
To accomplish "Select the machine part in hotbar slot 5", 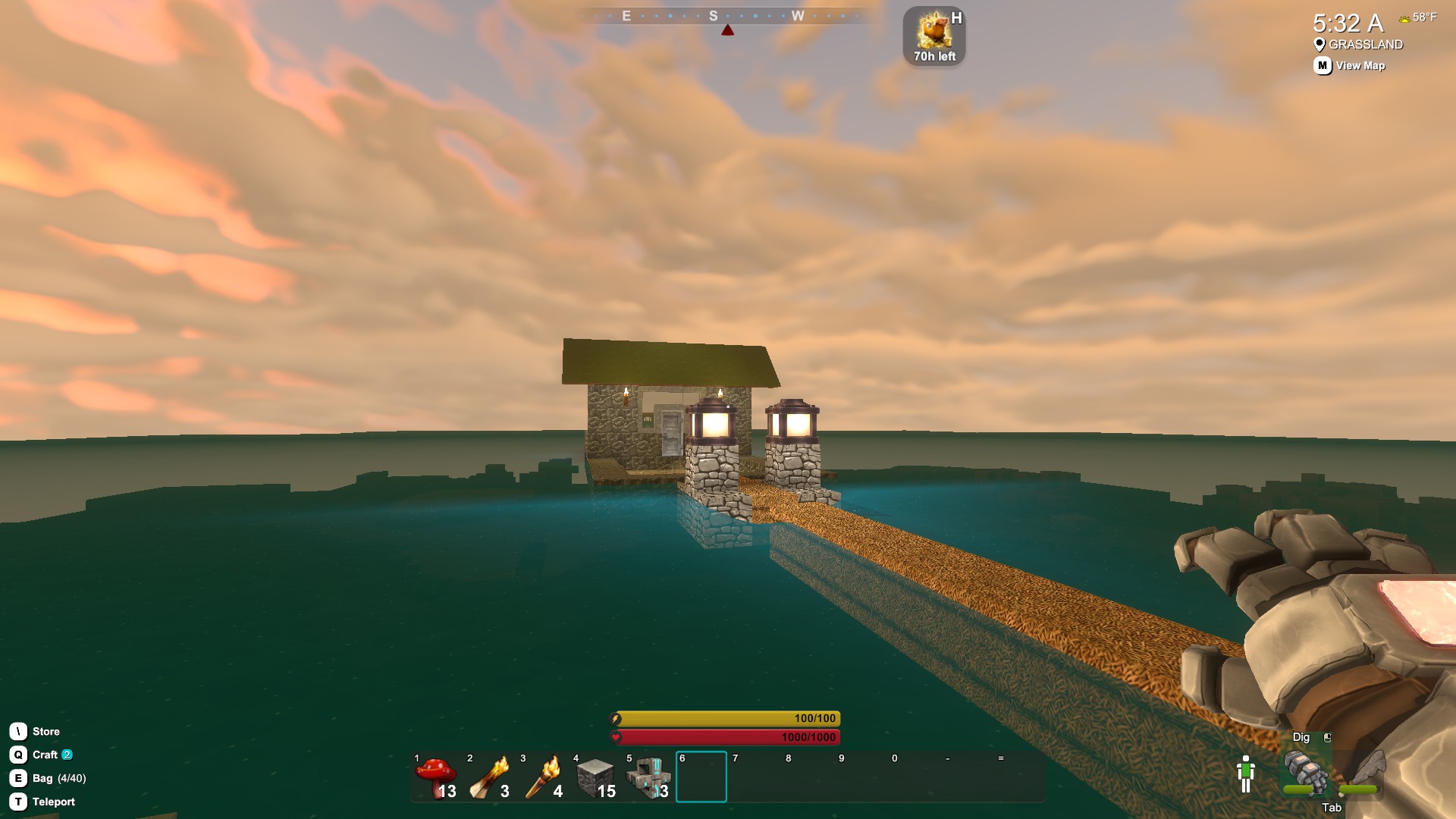I will (650, 776).
